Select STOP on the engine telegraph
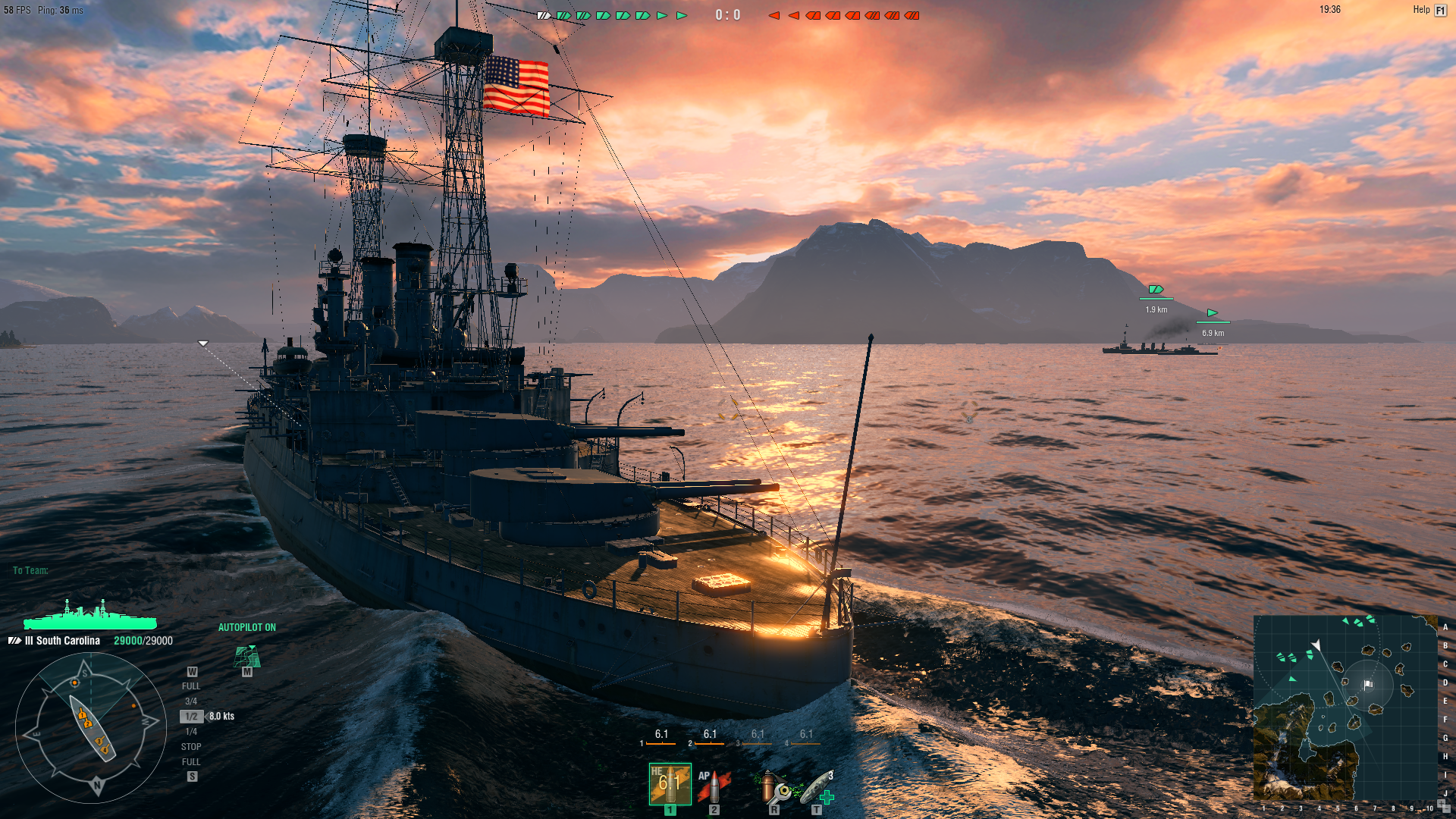 (191, 747)
